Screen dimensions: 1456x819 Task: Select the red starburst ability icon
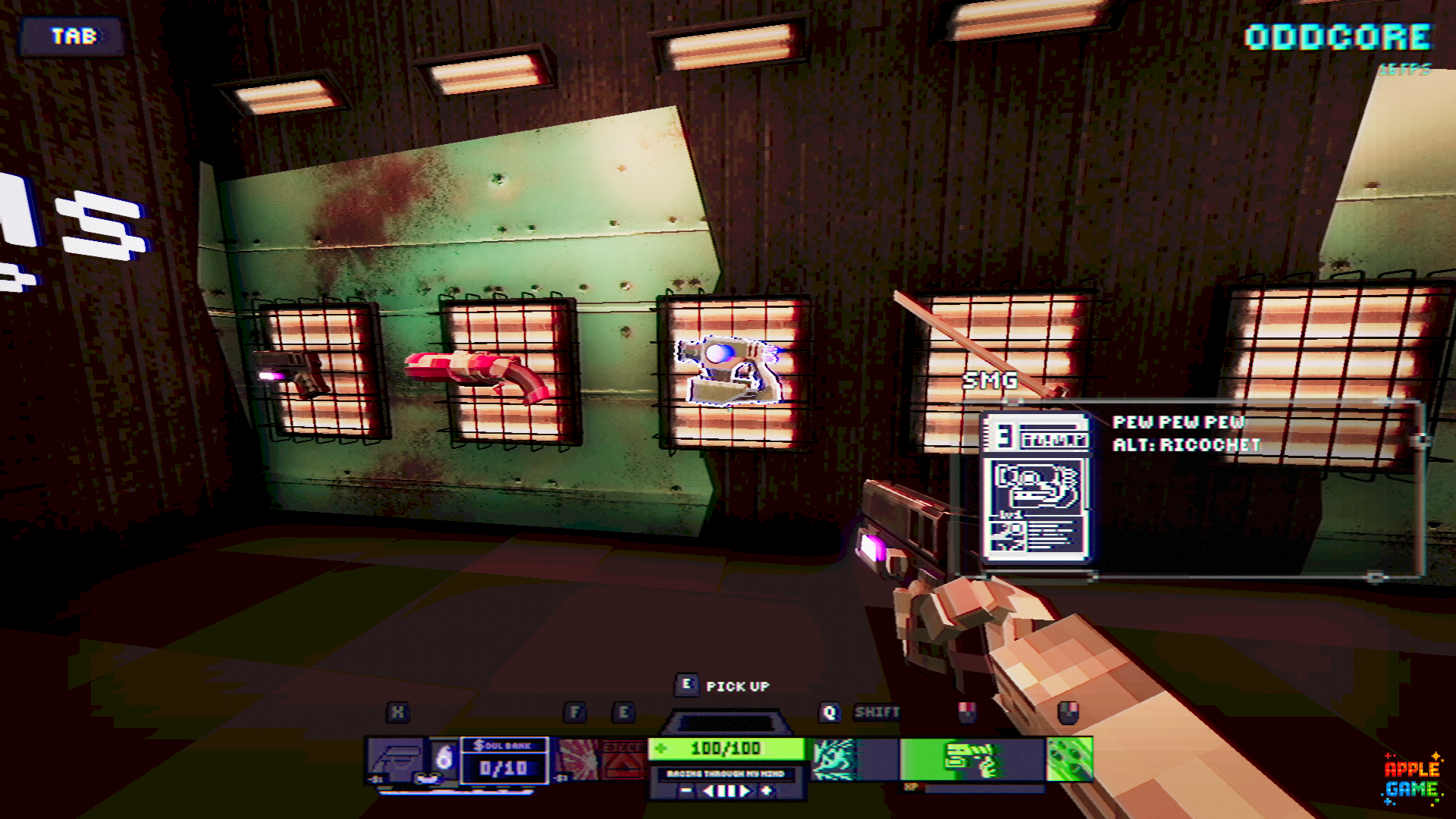pos(578,759)
